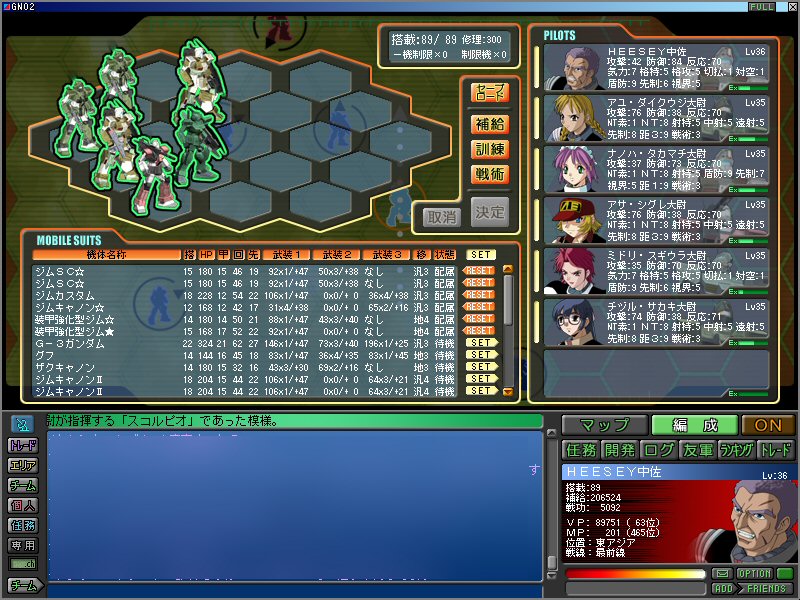
Task: Switch to the 編成 formation screen
Action: [695, 425]
